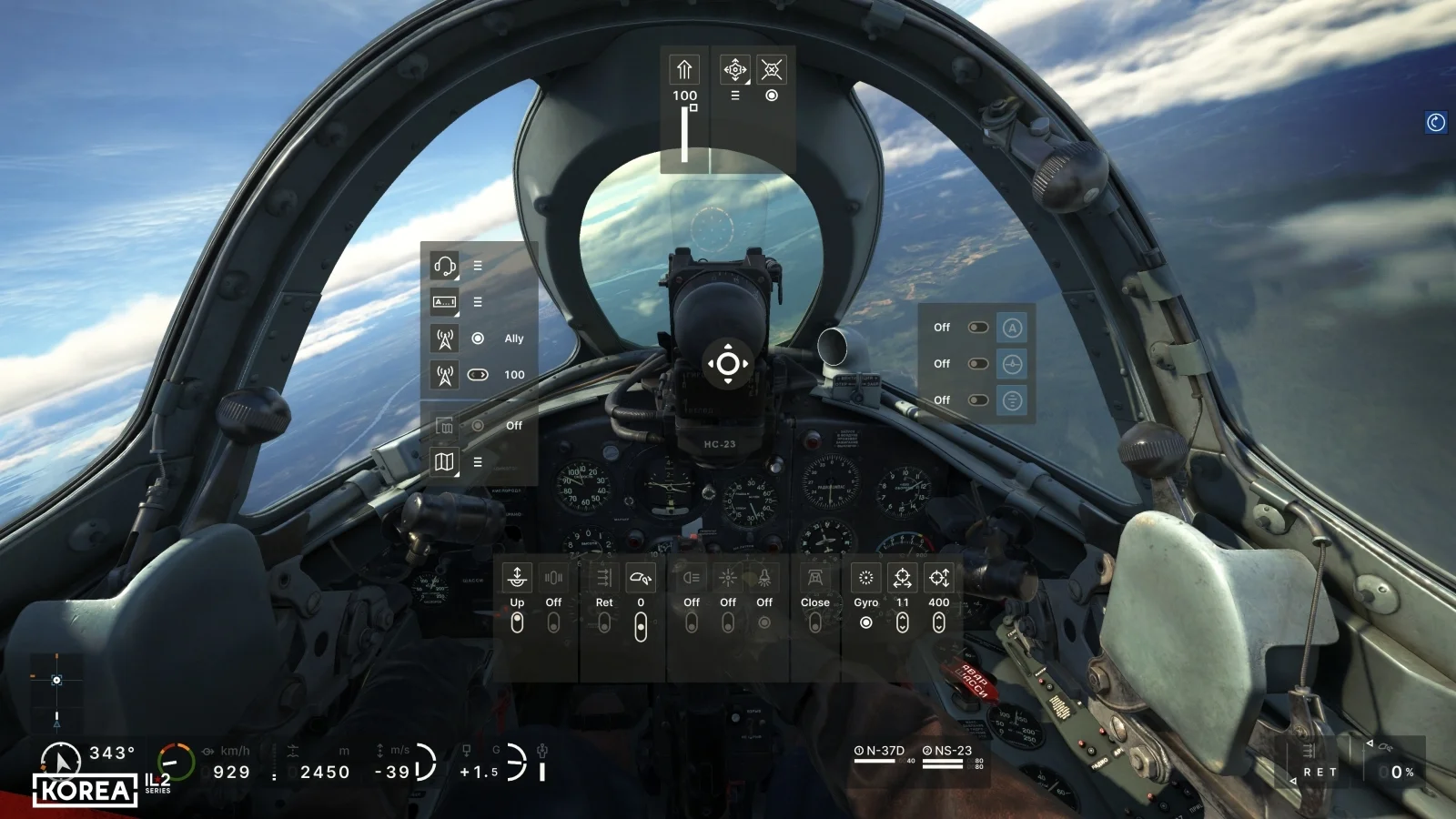Toggle the flaps Ret switch
This screenshot has width=1456, height=819.
(604, 622)
